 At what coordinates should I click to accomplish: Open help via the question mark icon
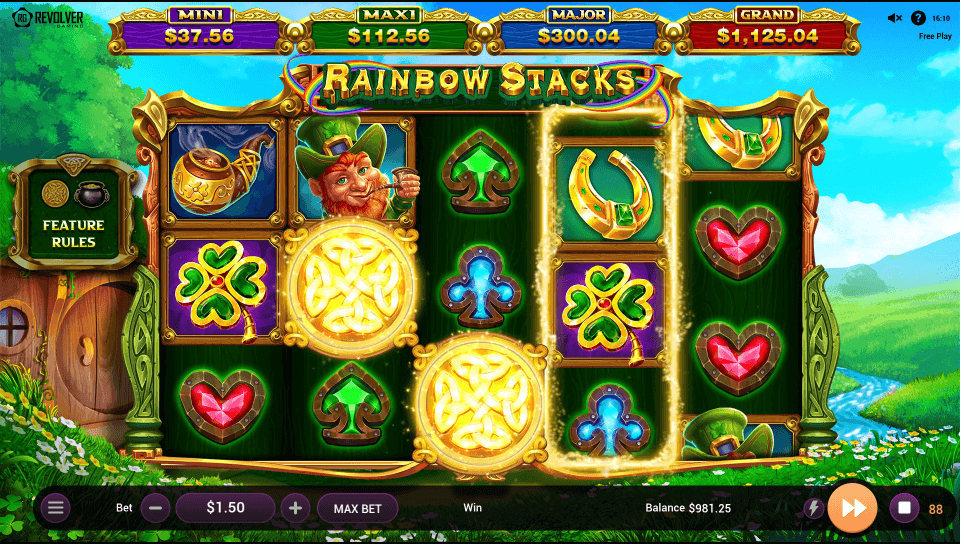[x=918, y=18]
